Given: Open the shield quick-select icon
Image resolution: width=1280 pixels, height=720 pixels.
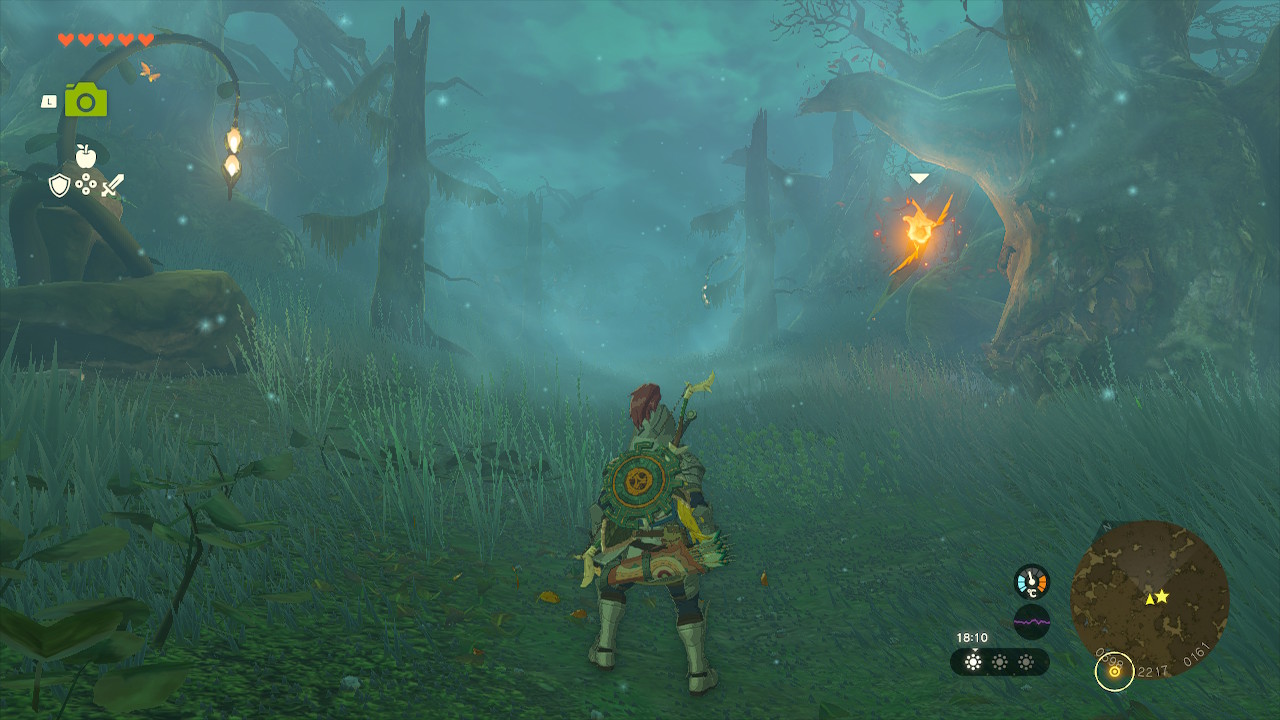Looking at the screenshot, I should click(59, 185).
